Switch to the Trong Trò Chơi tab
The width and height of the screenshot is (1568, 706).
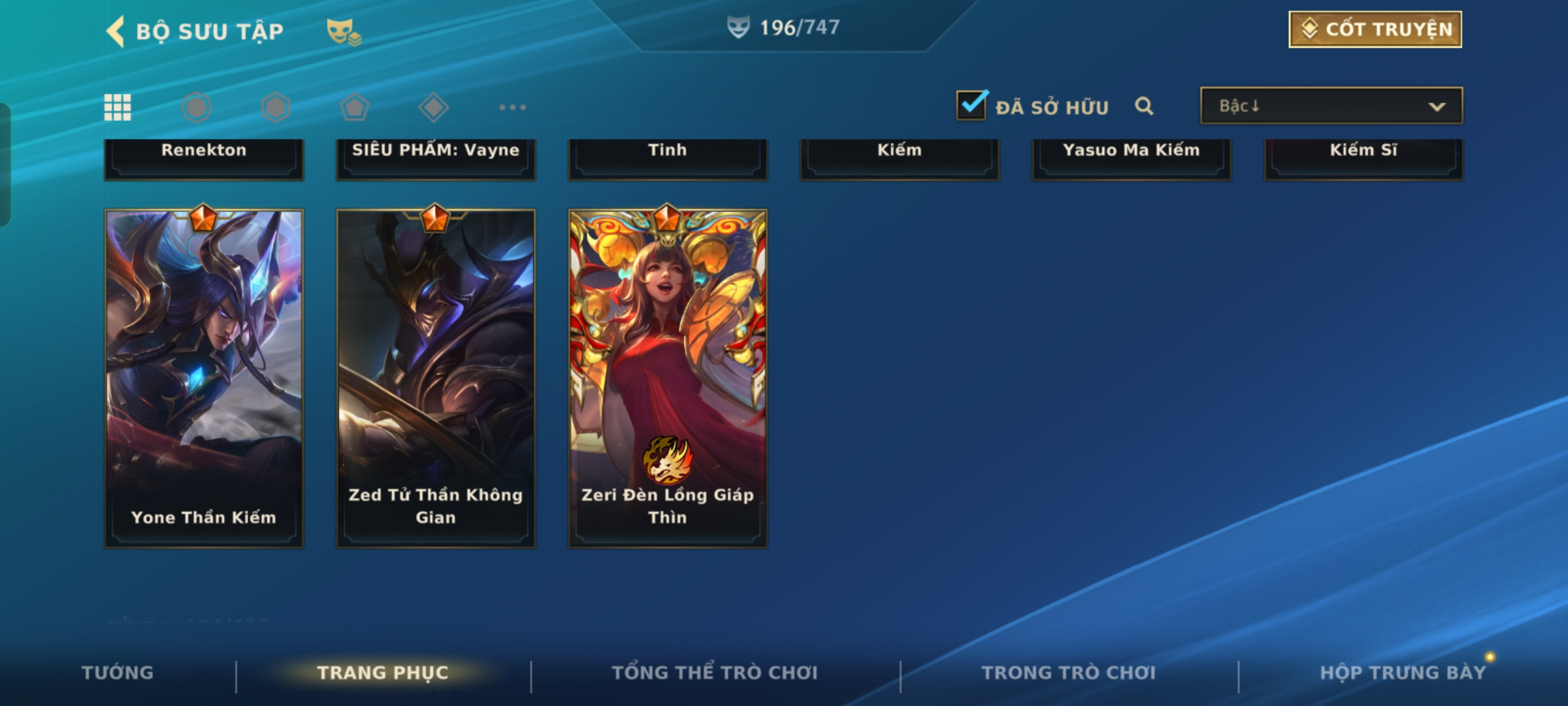(1069, 673)
